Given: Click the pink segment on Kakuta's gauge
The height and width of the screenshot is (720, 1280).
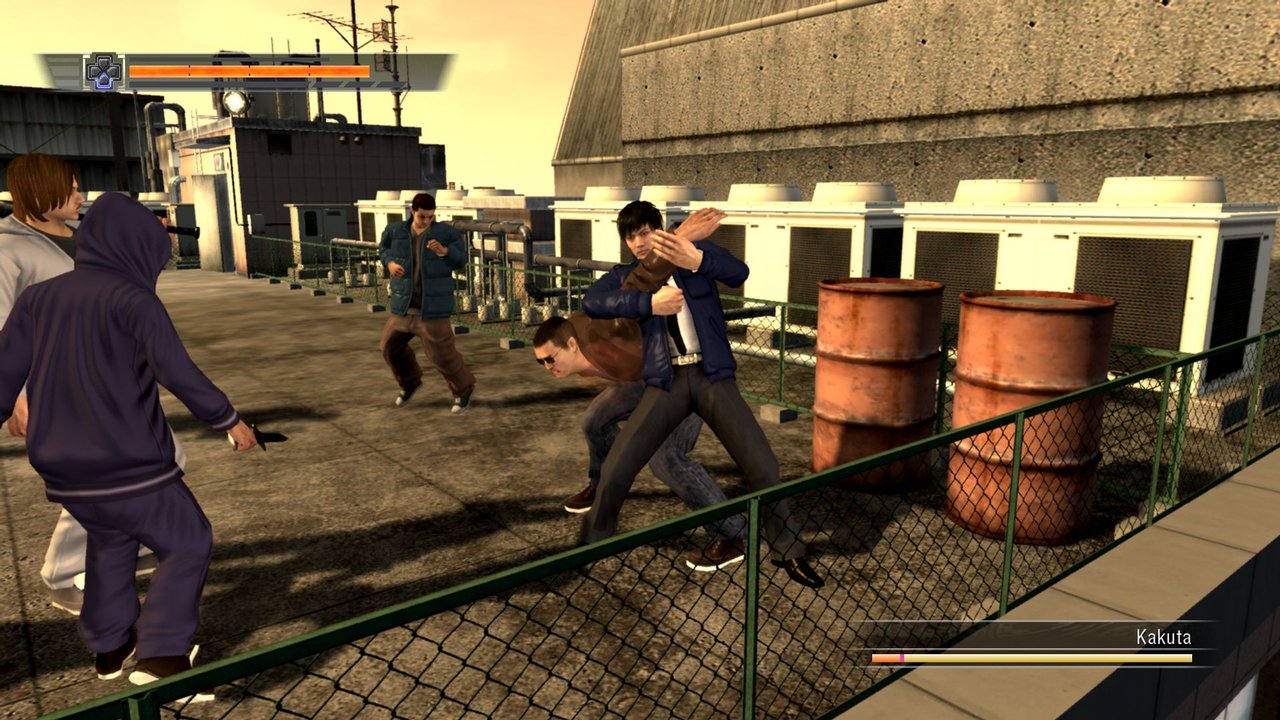Looking at the screenshot, I should click(902, 658).
